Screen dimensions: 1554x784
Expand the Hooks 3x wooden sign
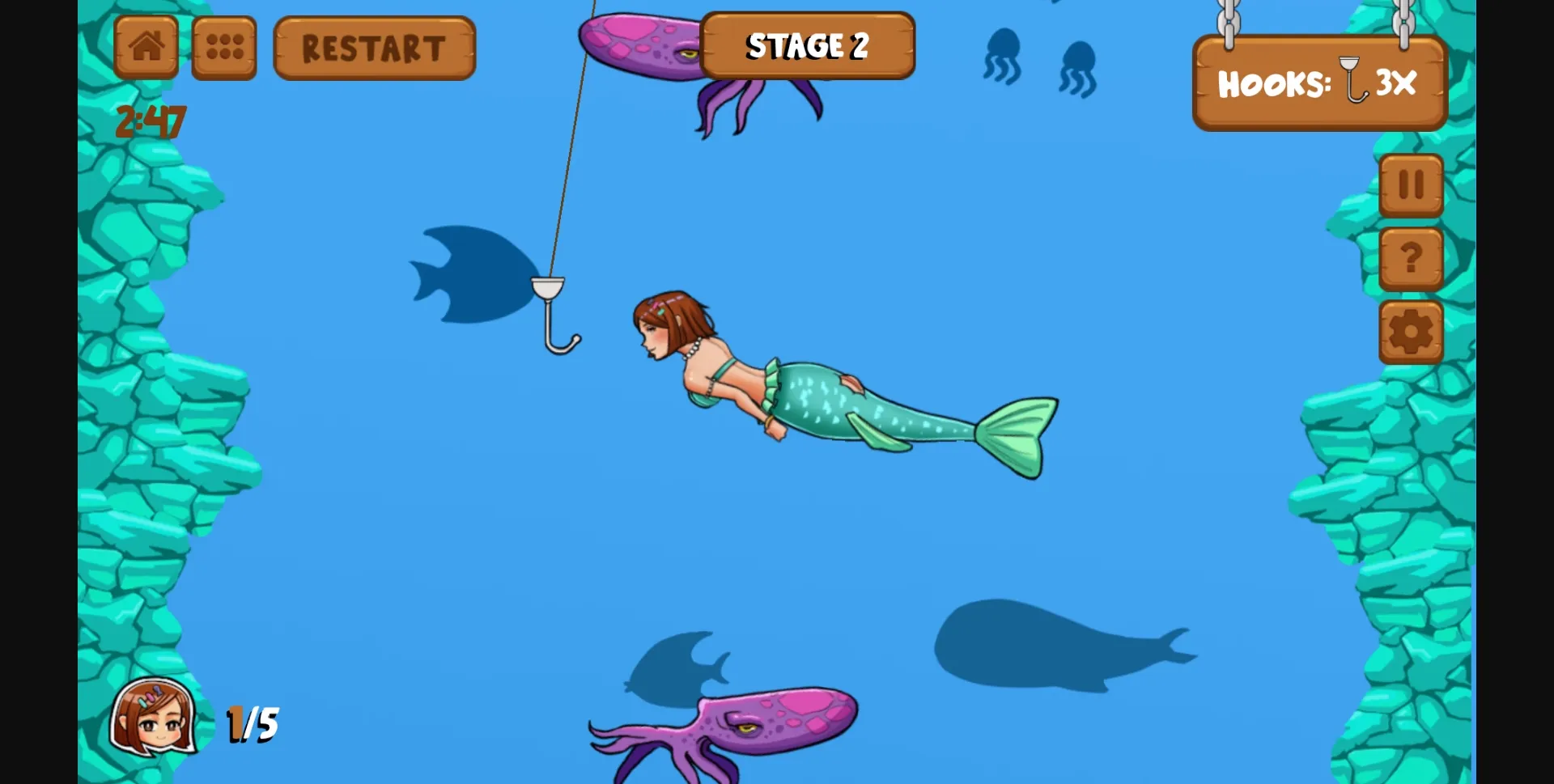pos(1317,83)
